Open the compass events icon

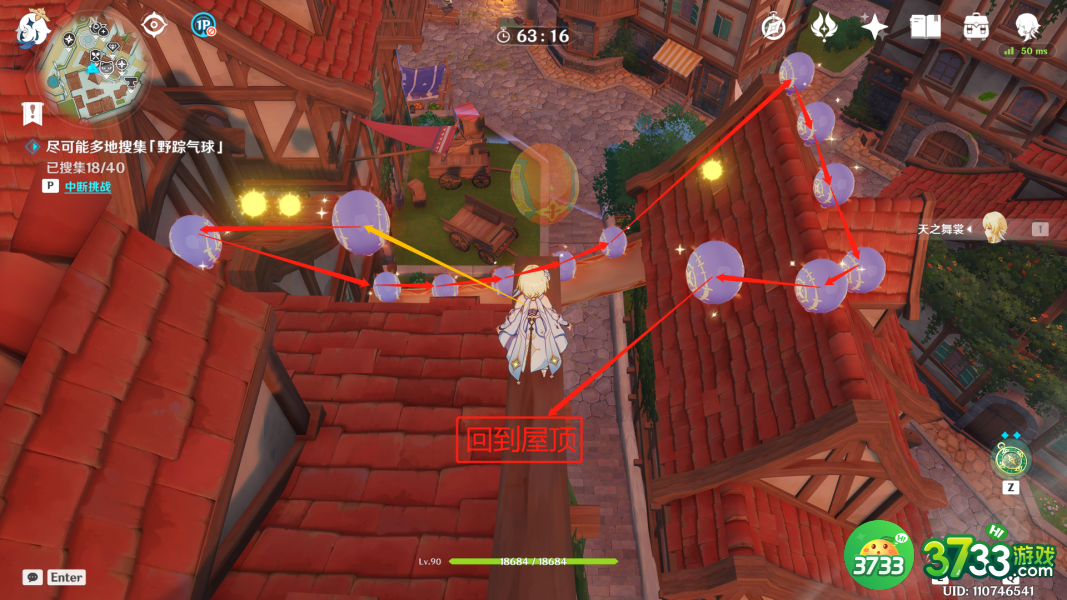pos(773,27)
